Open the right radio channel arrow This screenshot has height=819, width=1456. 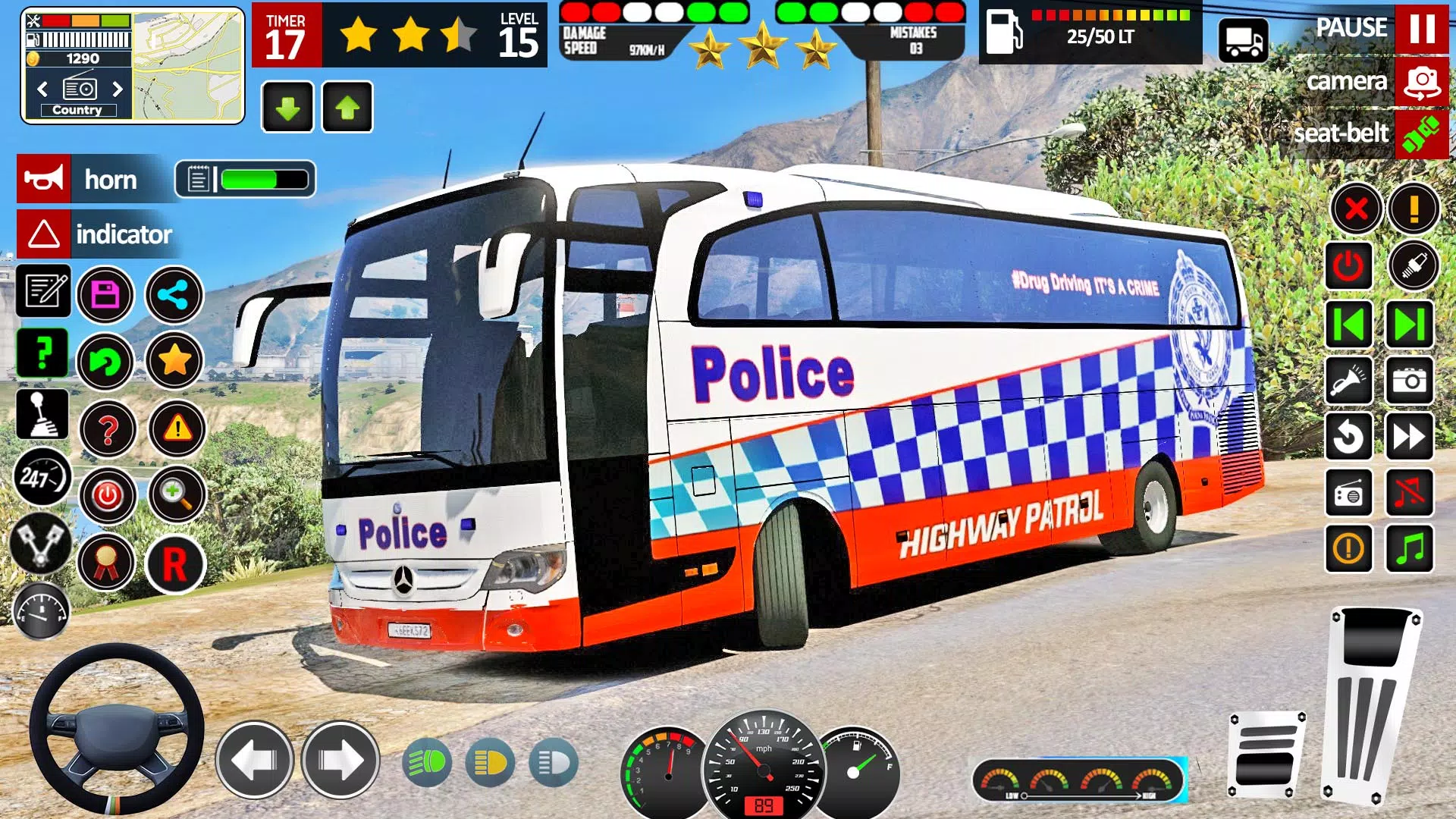click(x=118, y=89)
